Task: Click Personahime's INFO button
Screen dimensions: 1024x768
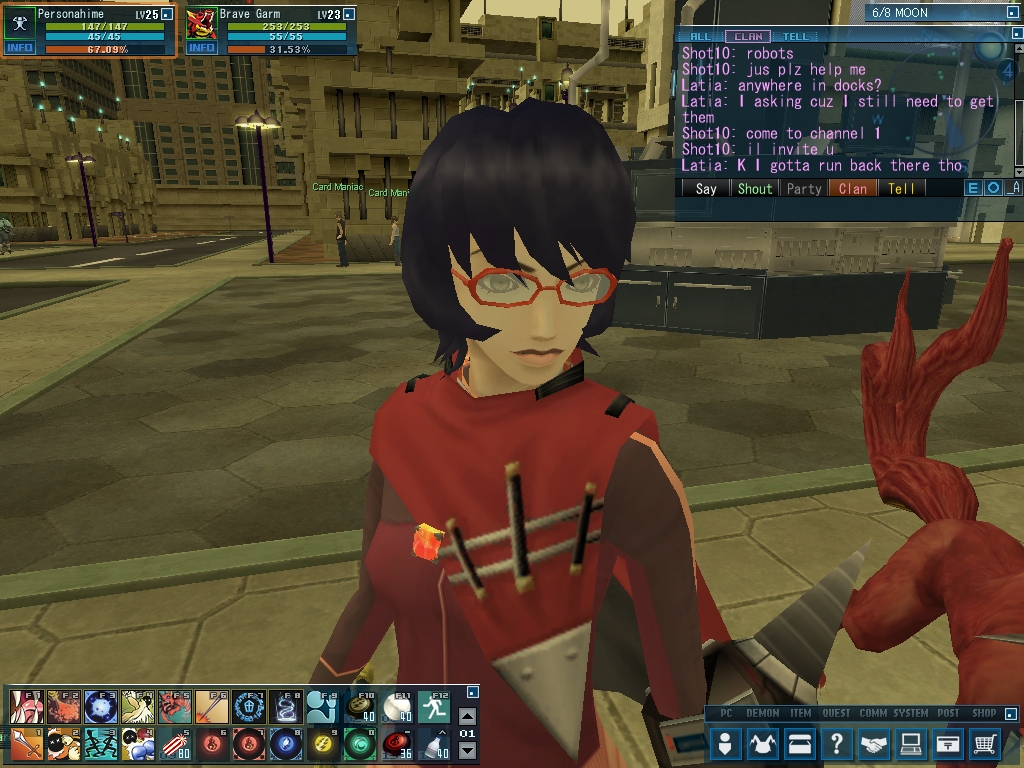Action: (19, 48)
